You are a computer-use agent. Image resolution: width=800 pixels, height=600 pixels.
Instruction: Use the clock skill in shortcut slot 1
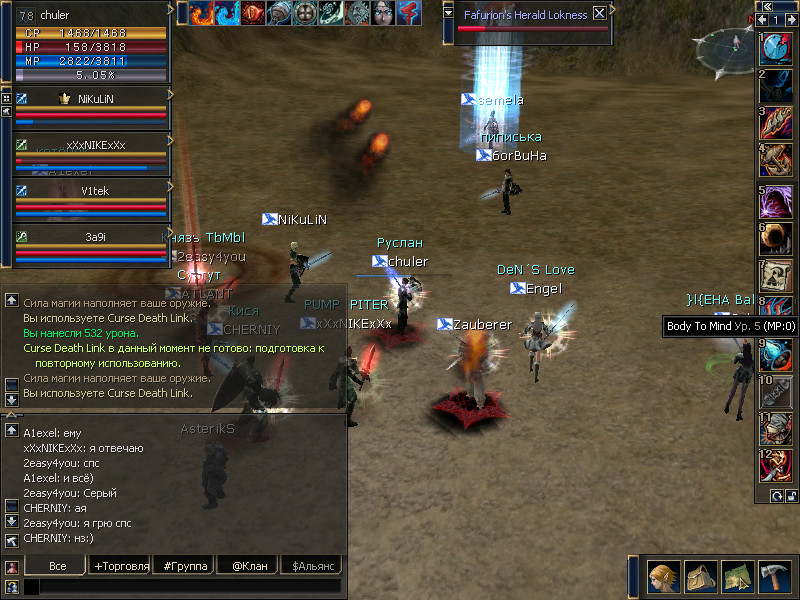(x=776, y=48)
